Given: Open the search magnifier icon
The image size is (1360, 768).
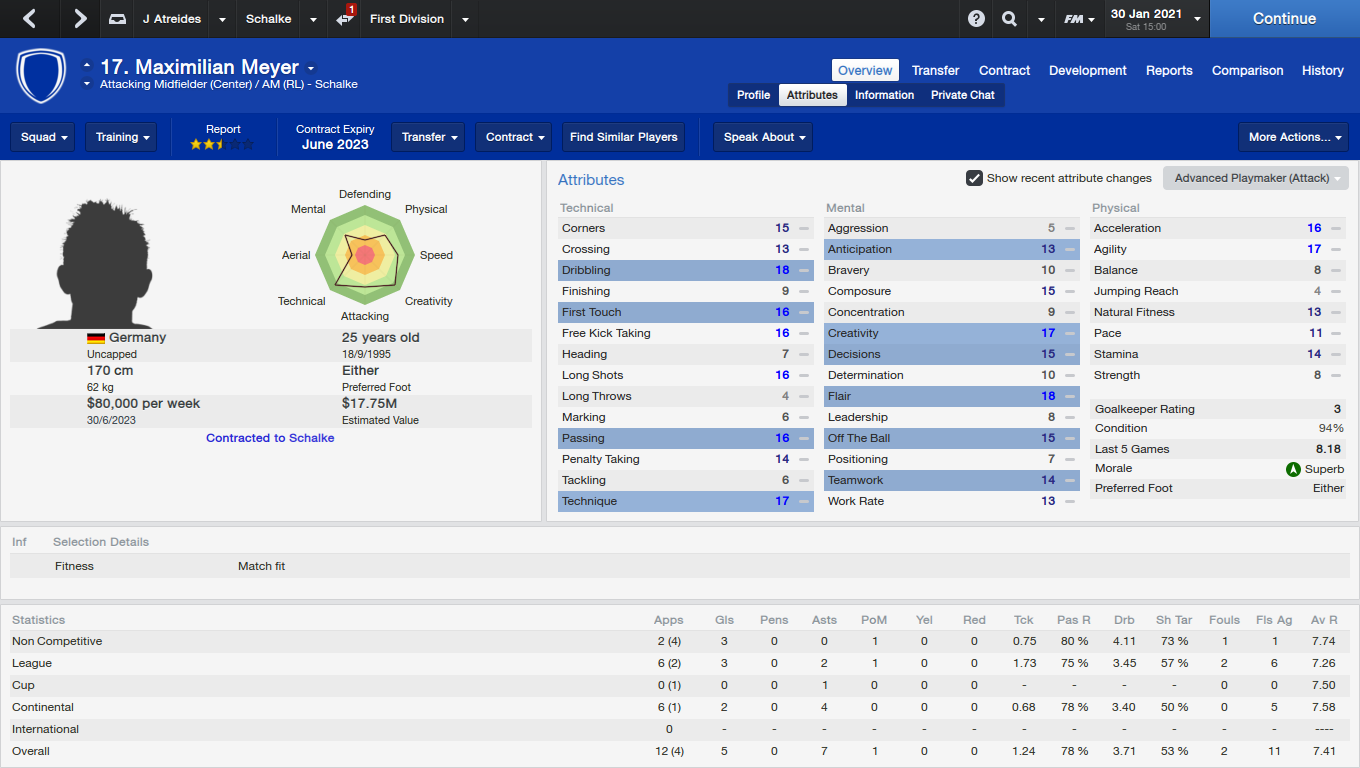Looking at the screenshot, I should pos(1009,18).
